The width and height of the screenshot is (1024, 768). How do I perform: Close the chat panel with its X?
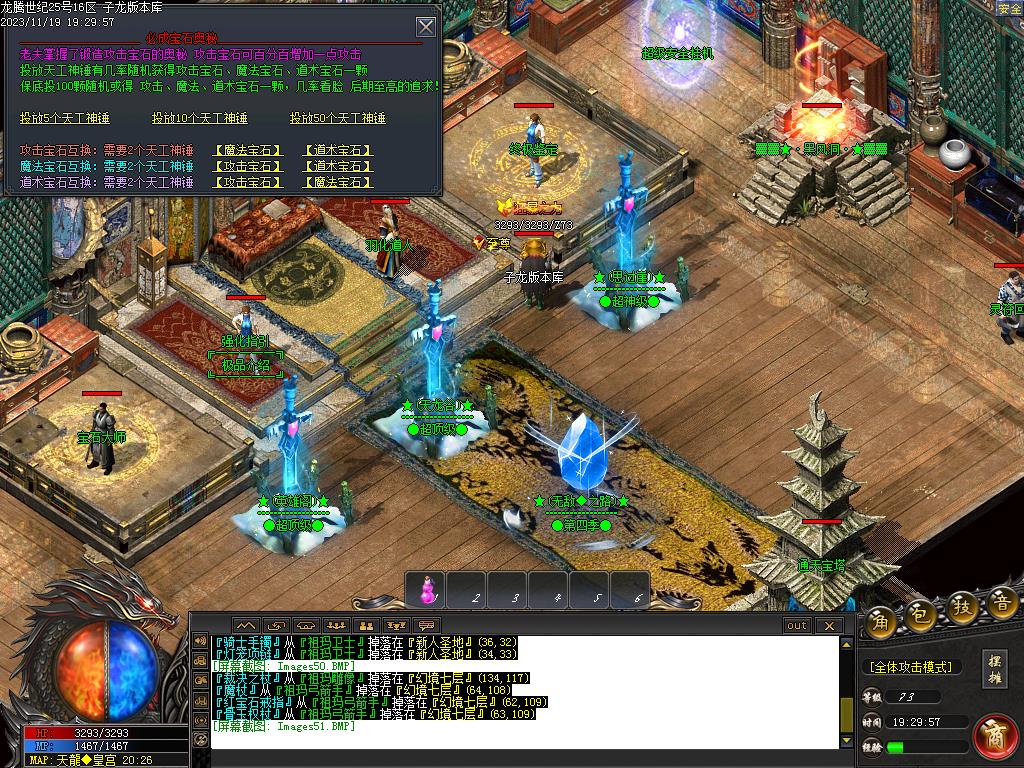click(828, 626)
